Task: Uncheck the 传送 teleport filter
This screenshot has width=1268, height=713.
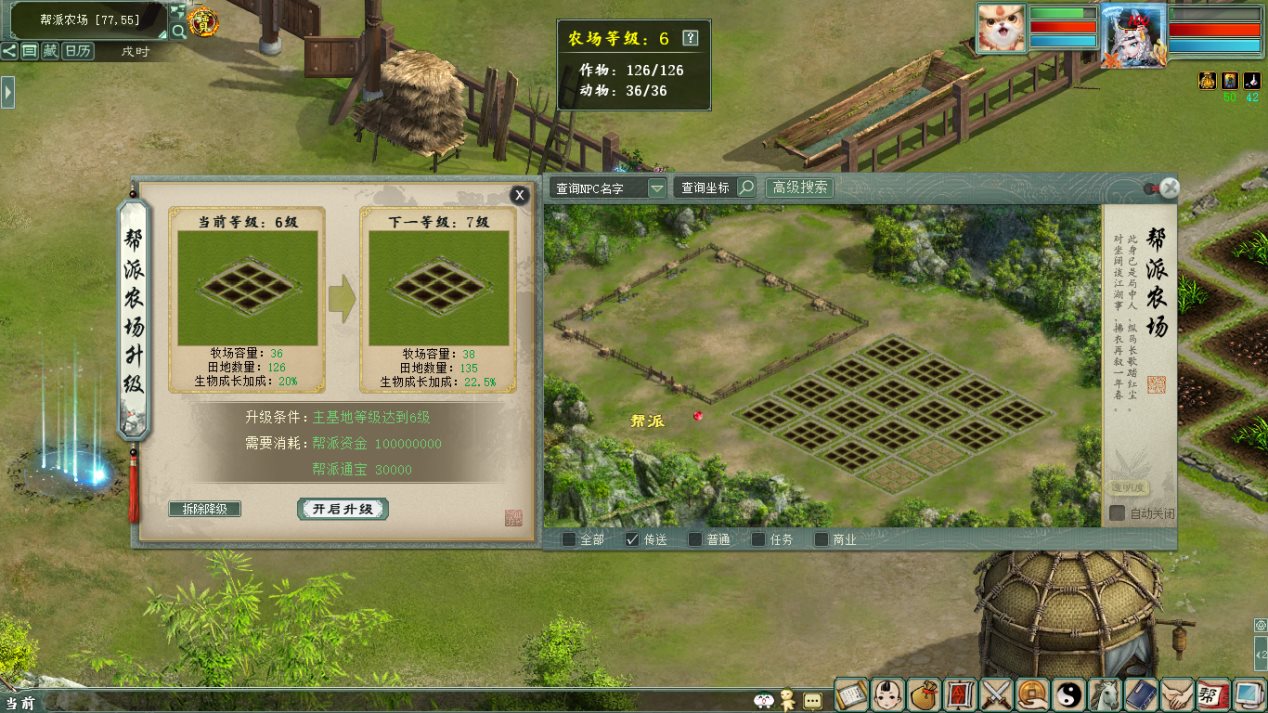Action: point(632,540)
